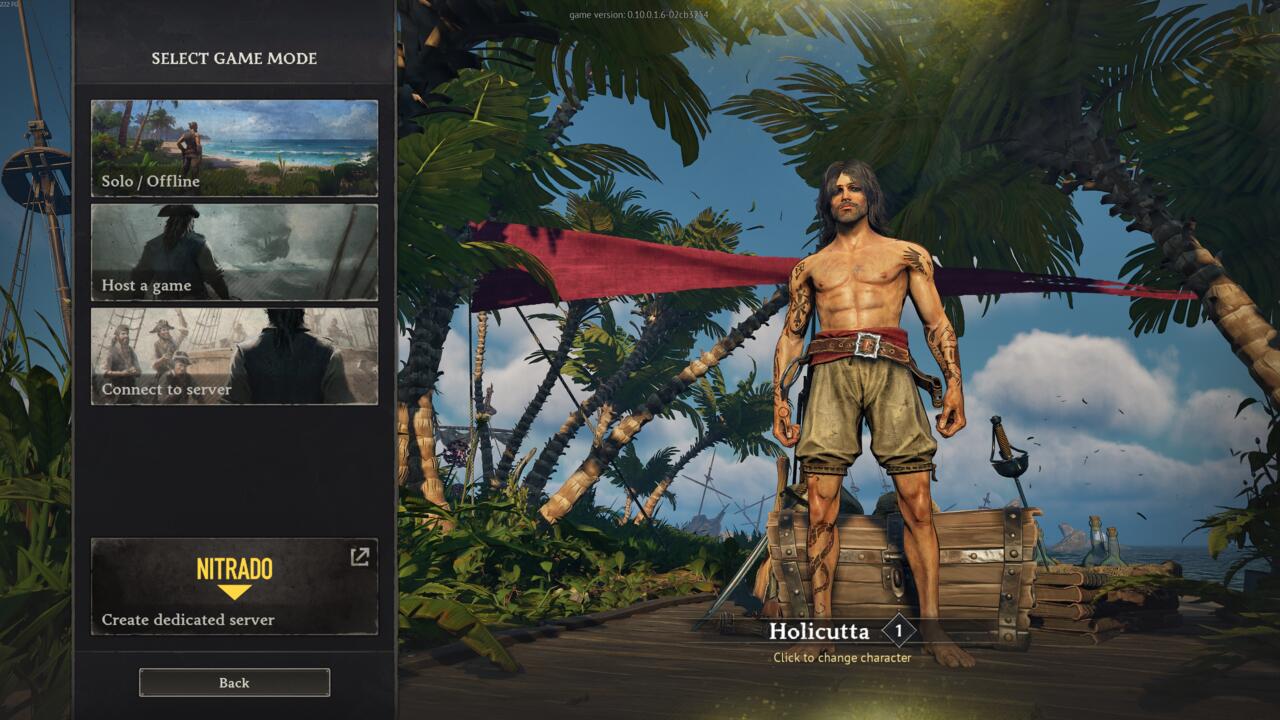This screenshot has width=1280, height=720.
Task: Open Nitrado Create dedicated server link
Action: (234, 586)
